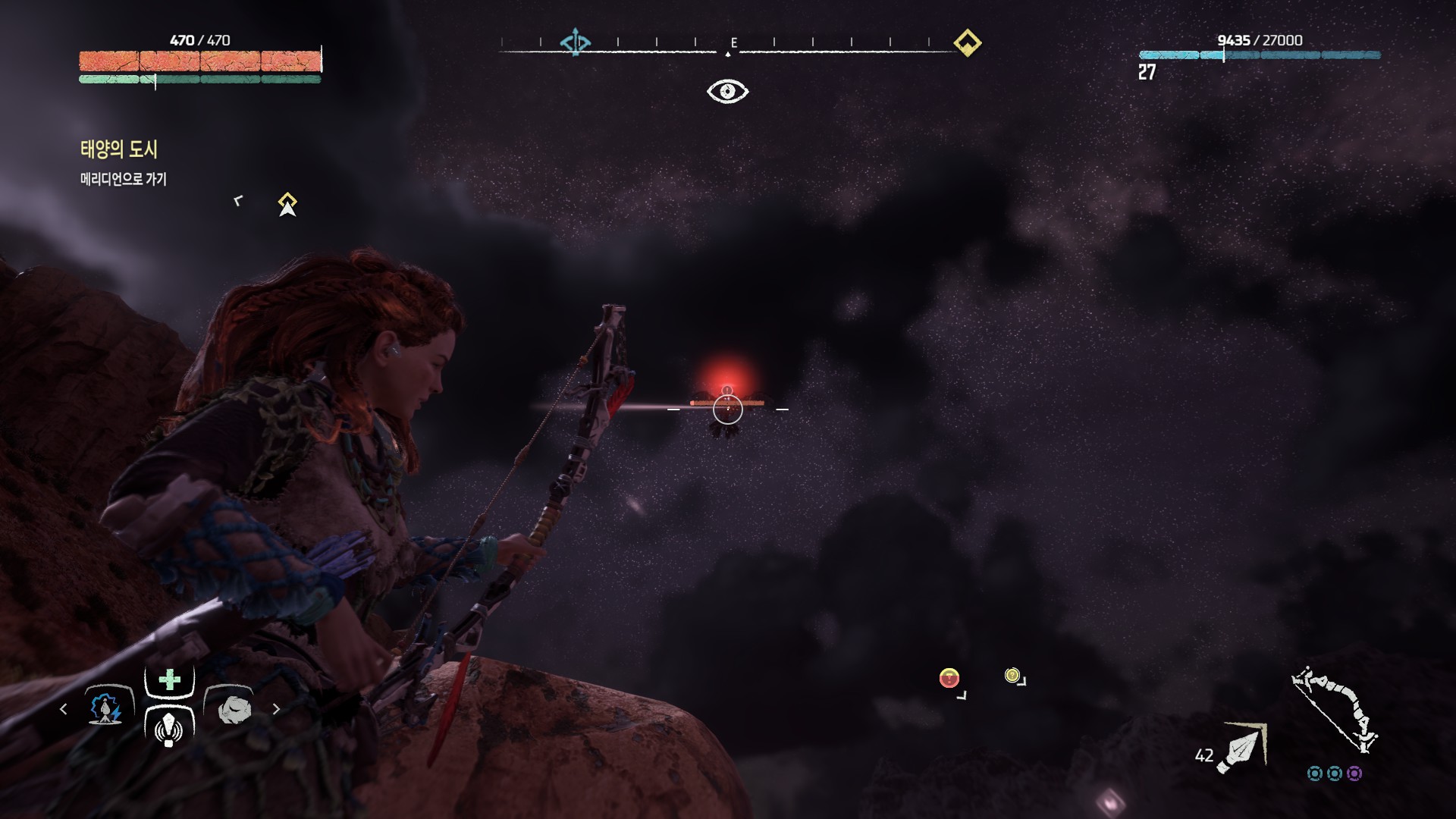Cycle tools with the right arrow
1456x819 pixels.
[x=276, y=709]
